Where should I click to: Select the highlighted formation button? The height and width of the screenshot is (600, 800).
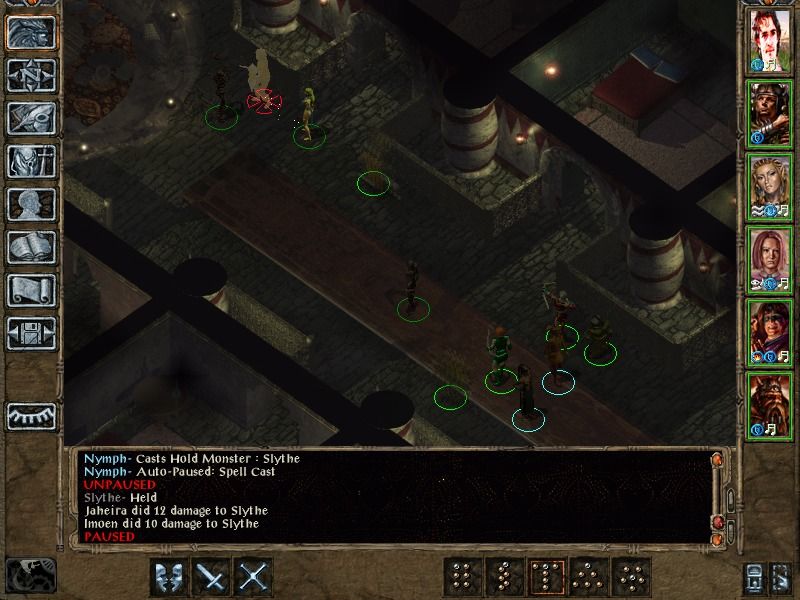547,577
